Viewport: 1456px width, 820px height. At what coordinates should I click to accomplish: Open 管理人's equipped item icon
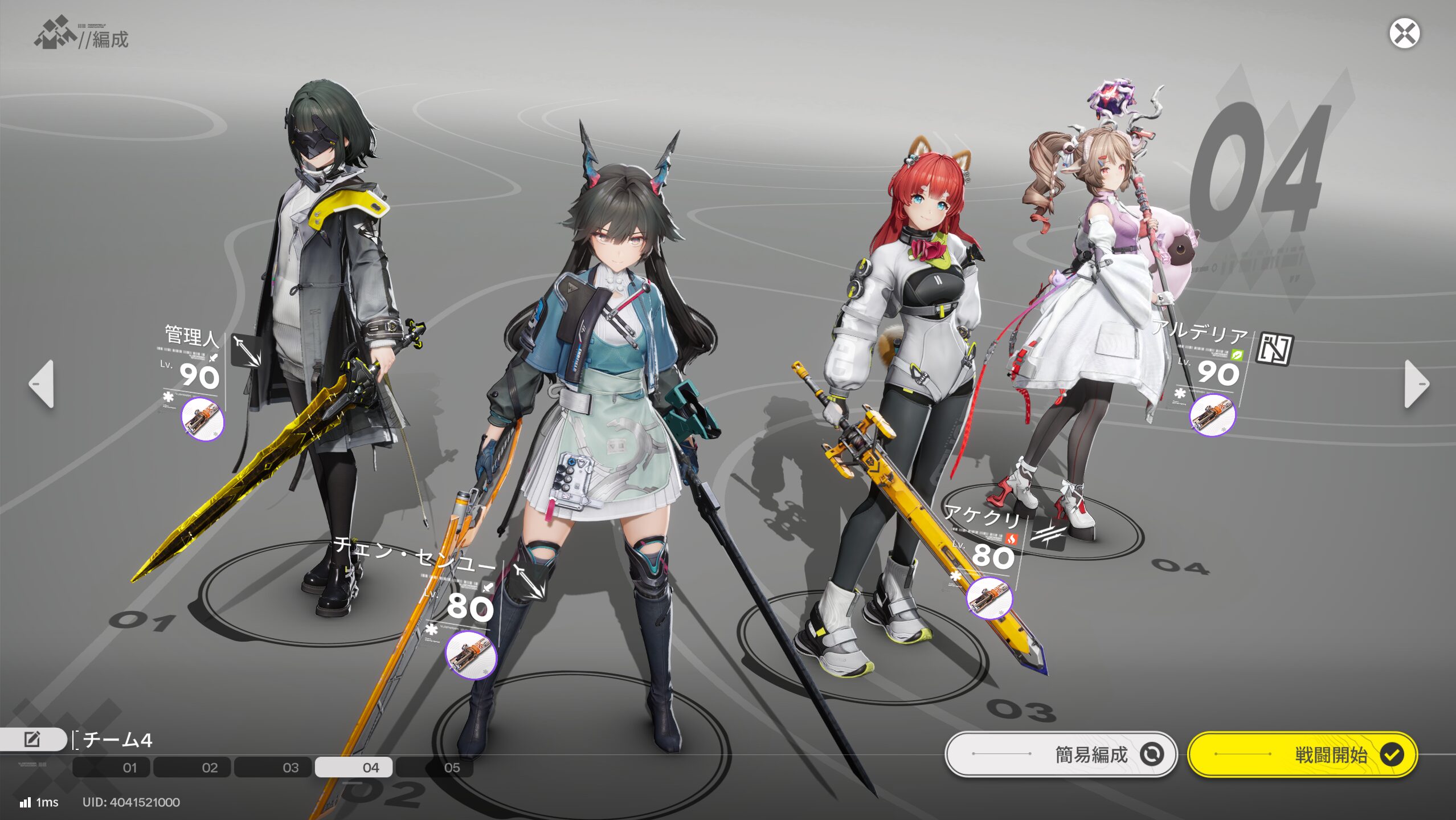[203, 419]
